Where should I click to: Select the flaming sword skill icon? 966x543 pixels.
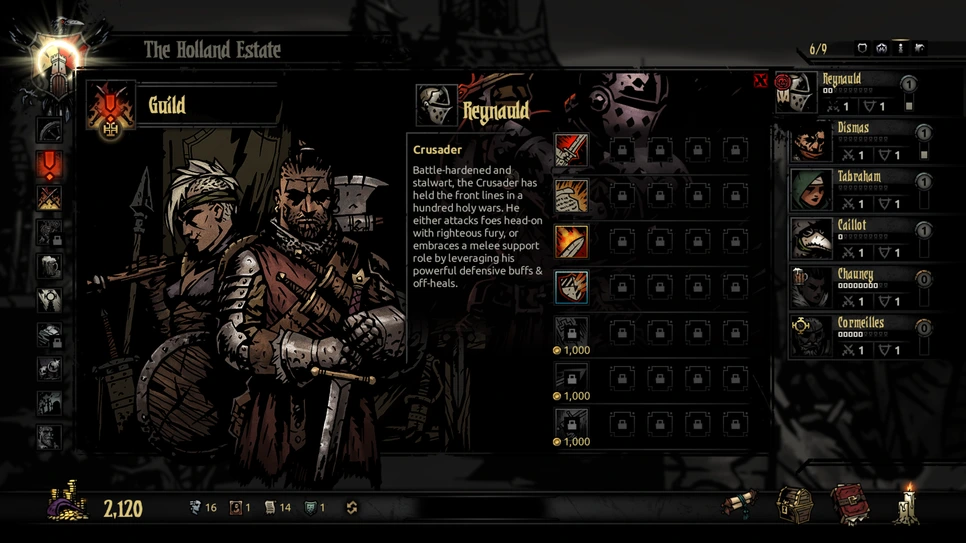click(x=571, y=242)
